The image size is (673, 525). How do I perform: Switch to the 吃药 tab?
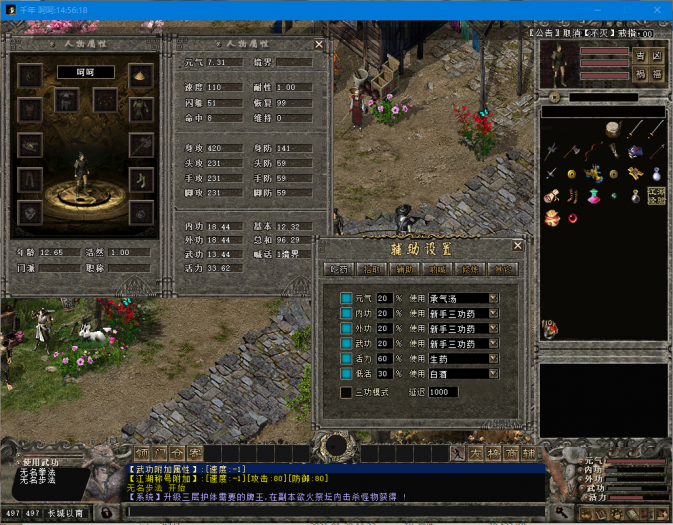339,269
